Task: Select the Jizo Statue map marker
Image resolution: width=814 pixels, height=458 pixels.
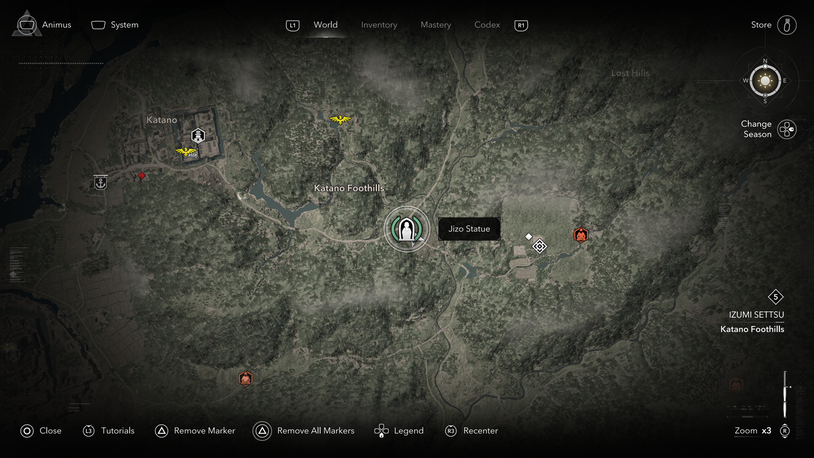Action: [406, 230]
